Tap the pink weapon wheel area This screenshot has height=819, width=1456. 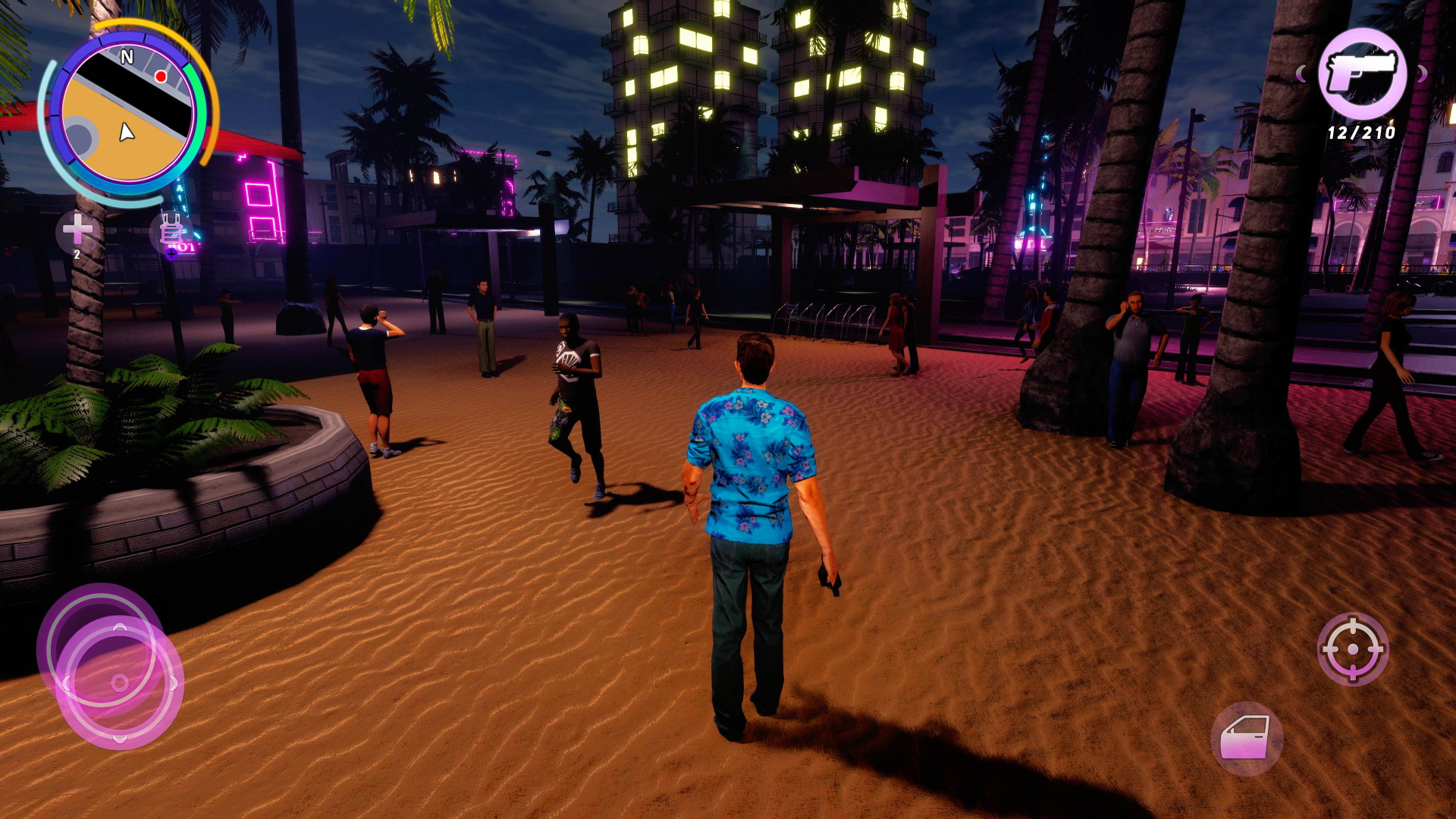coord(1363,74)
